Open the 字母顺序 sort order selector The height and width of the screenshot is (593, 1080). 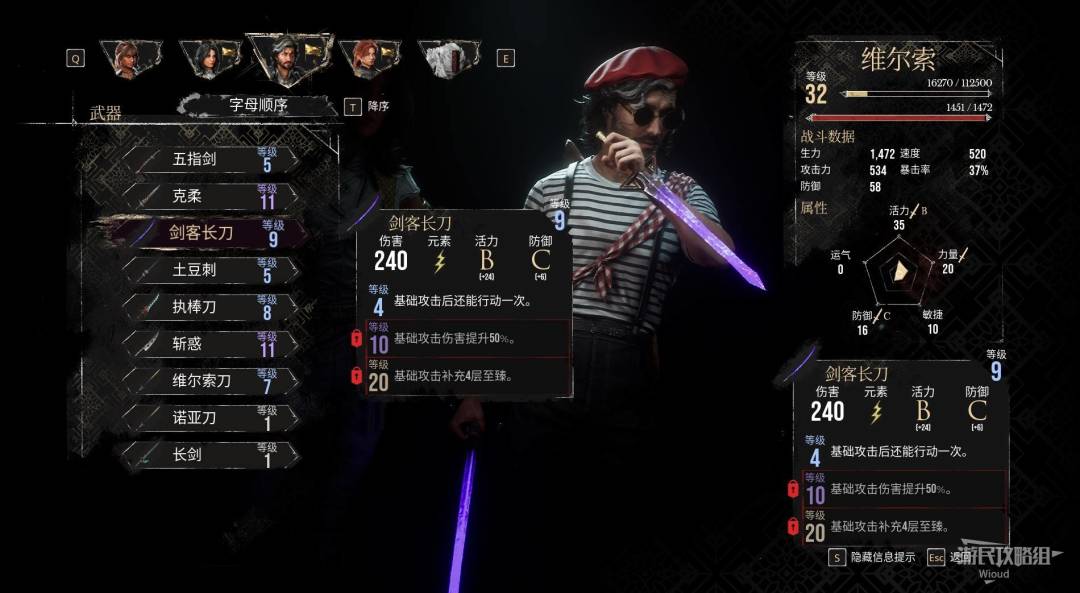tap(258, 105)
